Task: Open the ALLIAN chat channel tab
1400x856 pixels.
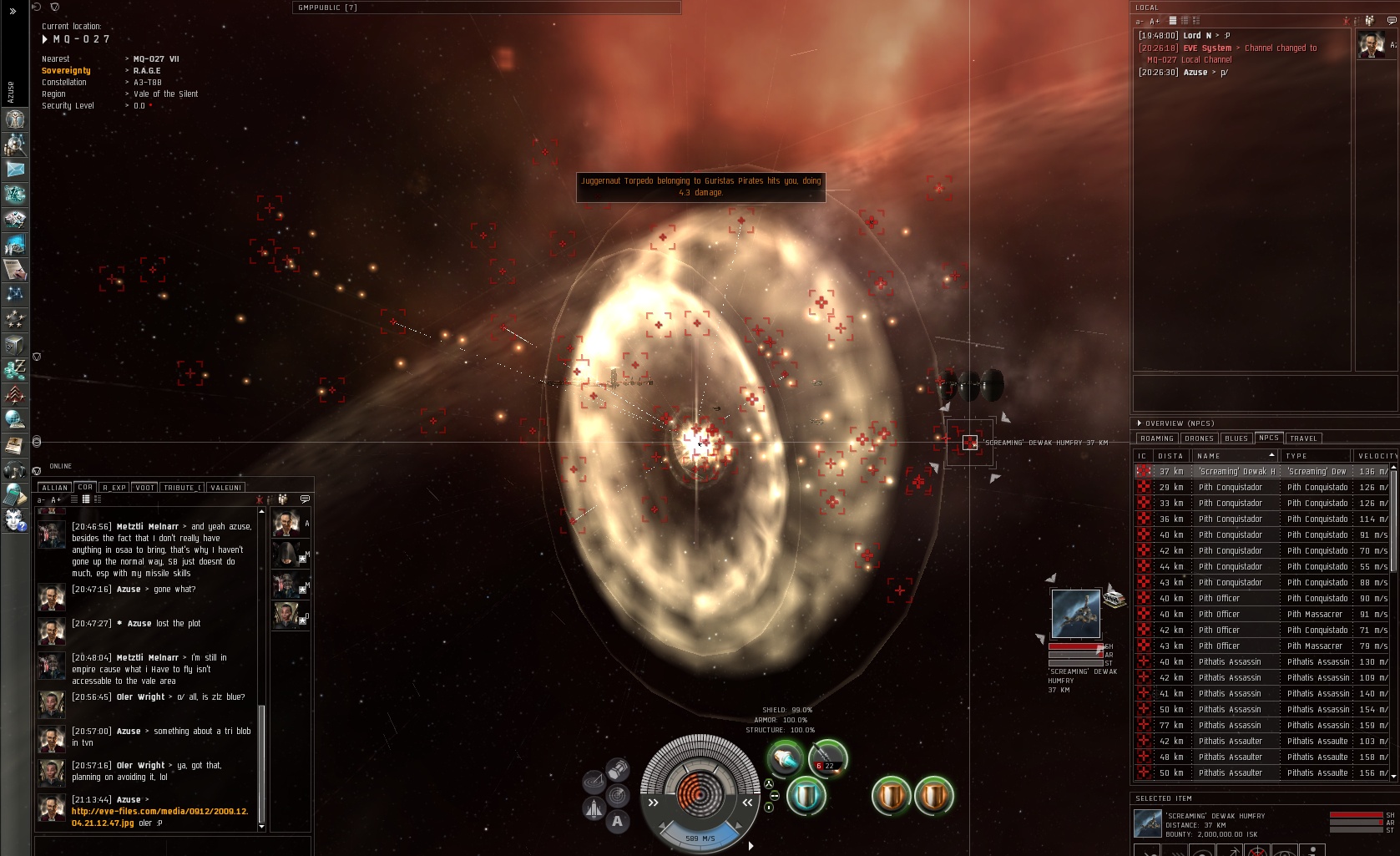Action: [x=55, y=488]
